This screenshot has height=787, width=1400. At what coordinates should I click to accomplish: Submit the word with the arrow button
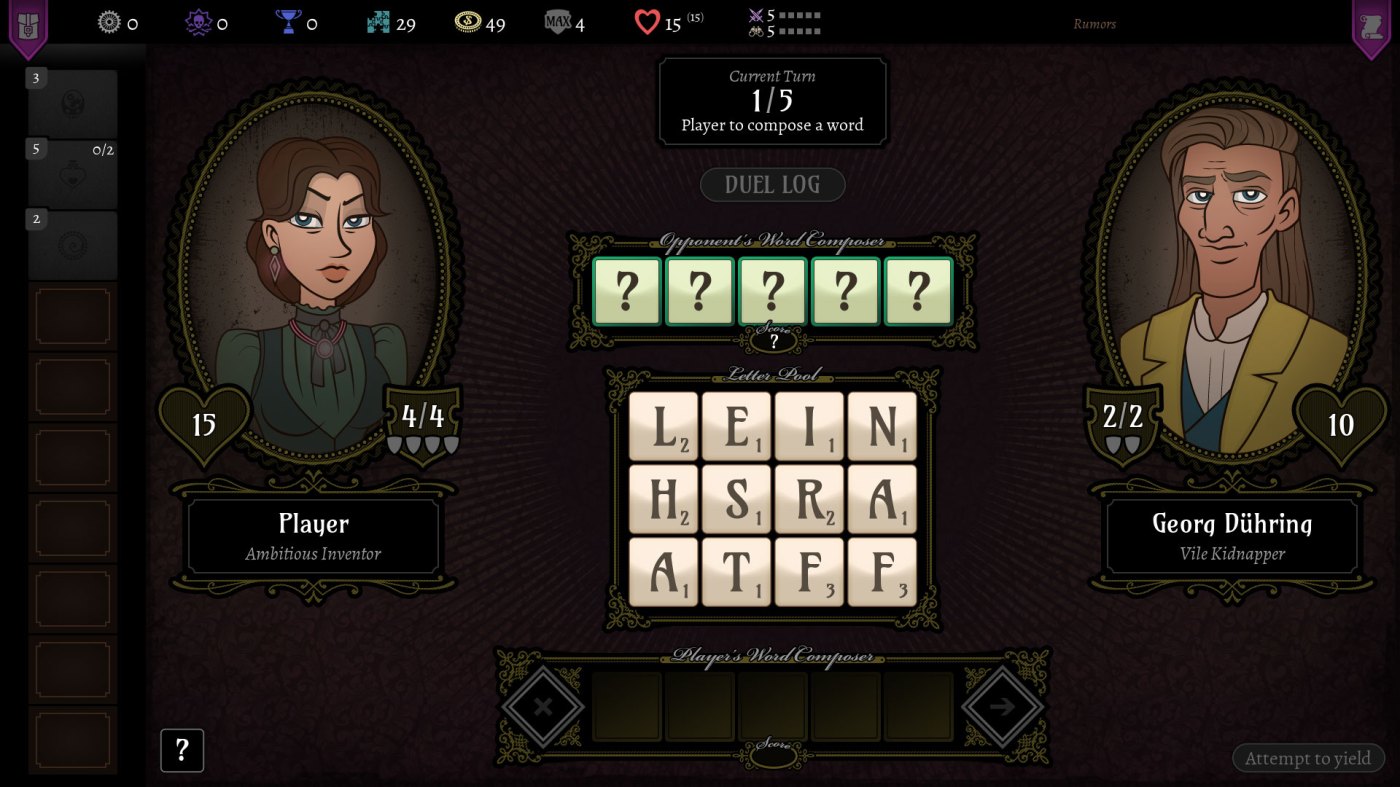(x=1002, y=707)
